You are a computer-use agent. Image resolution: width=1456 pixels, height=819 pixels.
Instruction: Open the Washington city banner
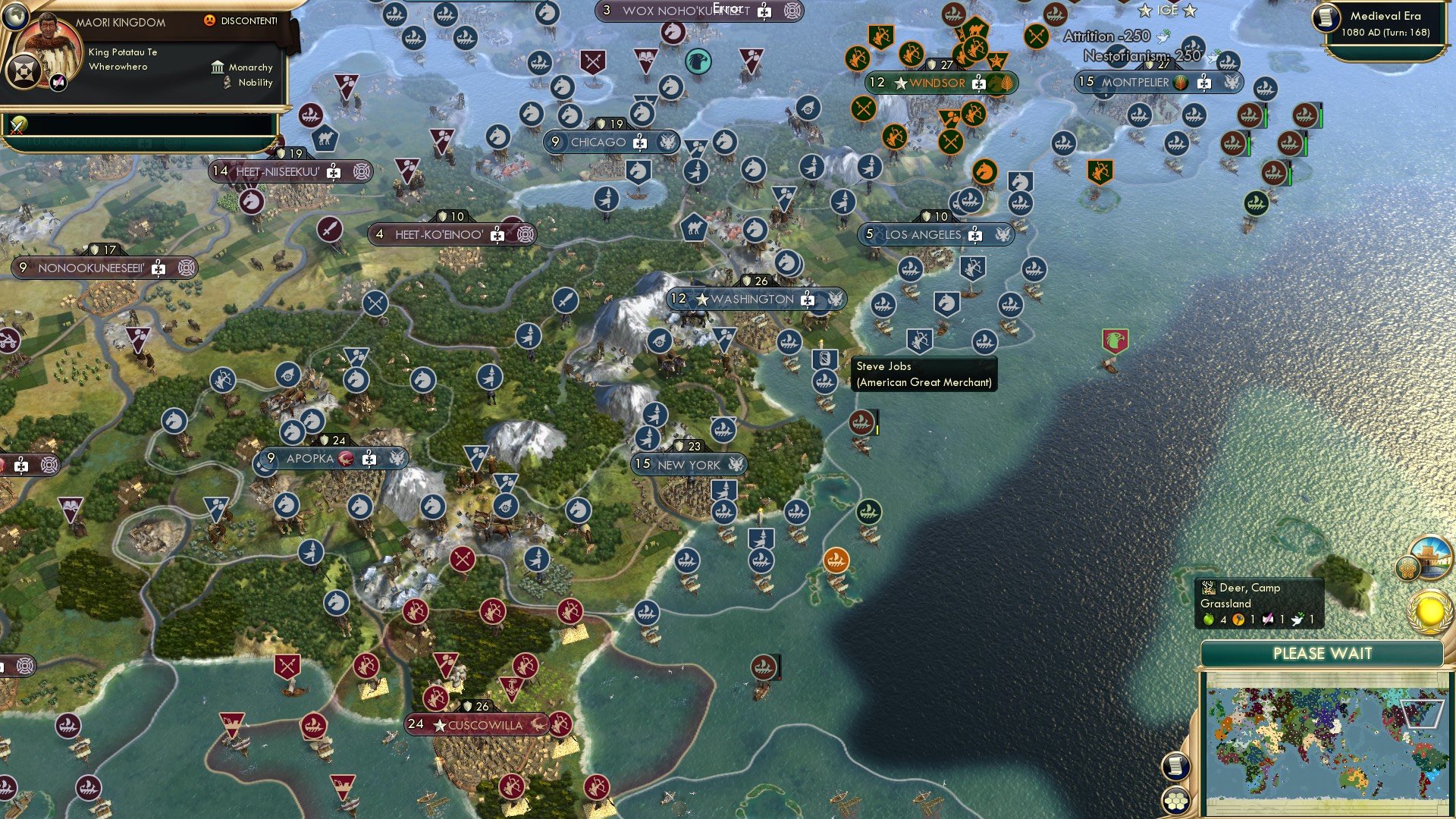[x=753, y=299]
